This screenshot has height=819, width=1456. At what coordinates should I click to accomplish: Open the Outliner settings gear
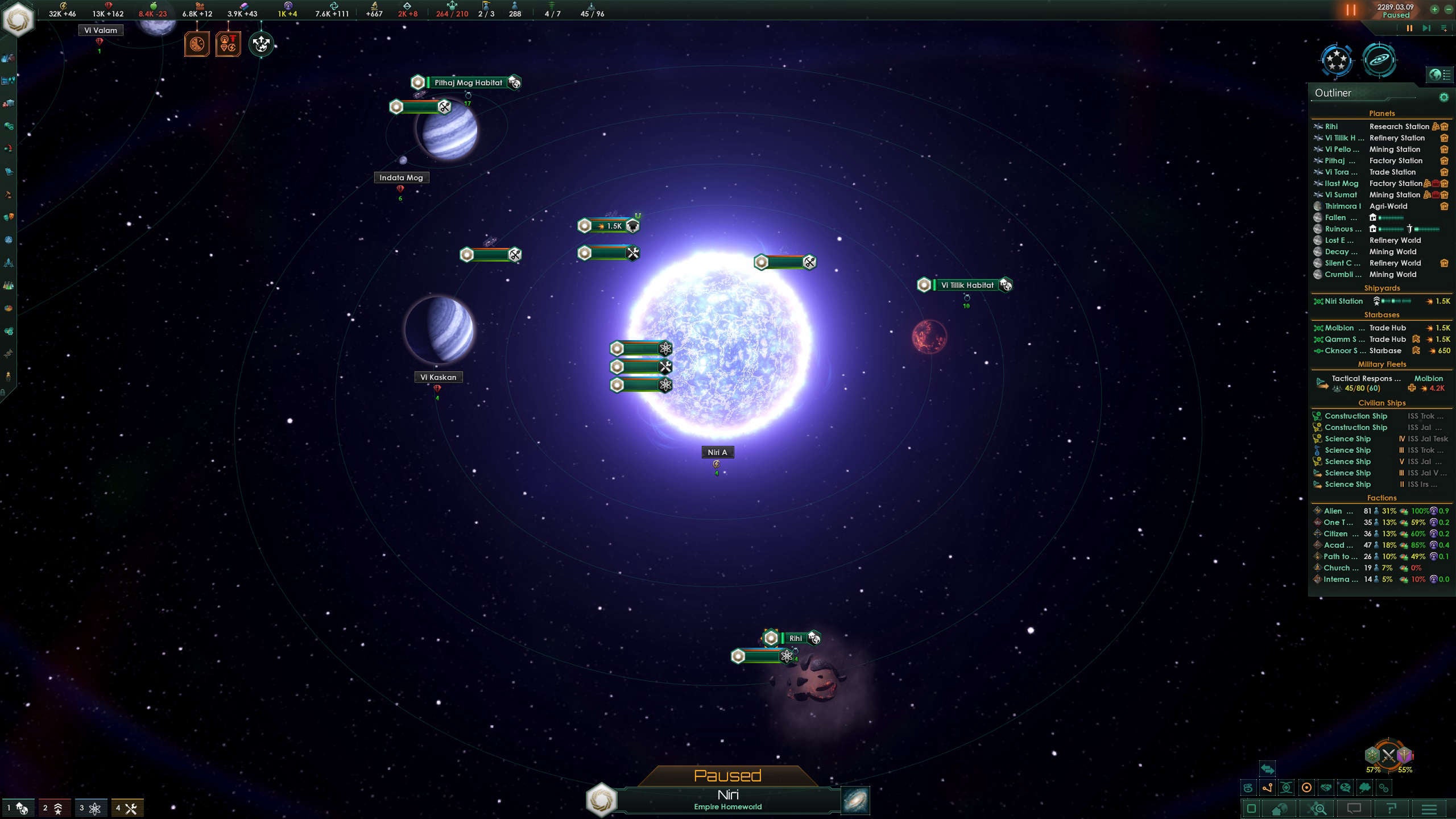(1443, 97)
